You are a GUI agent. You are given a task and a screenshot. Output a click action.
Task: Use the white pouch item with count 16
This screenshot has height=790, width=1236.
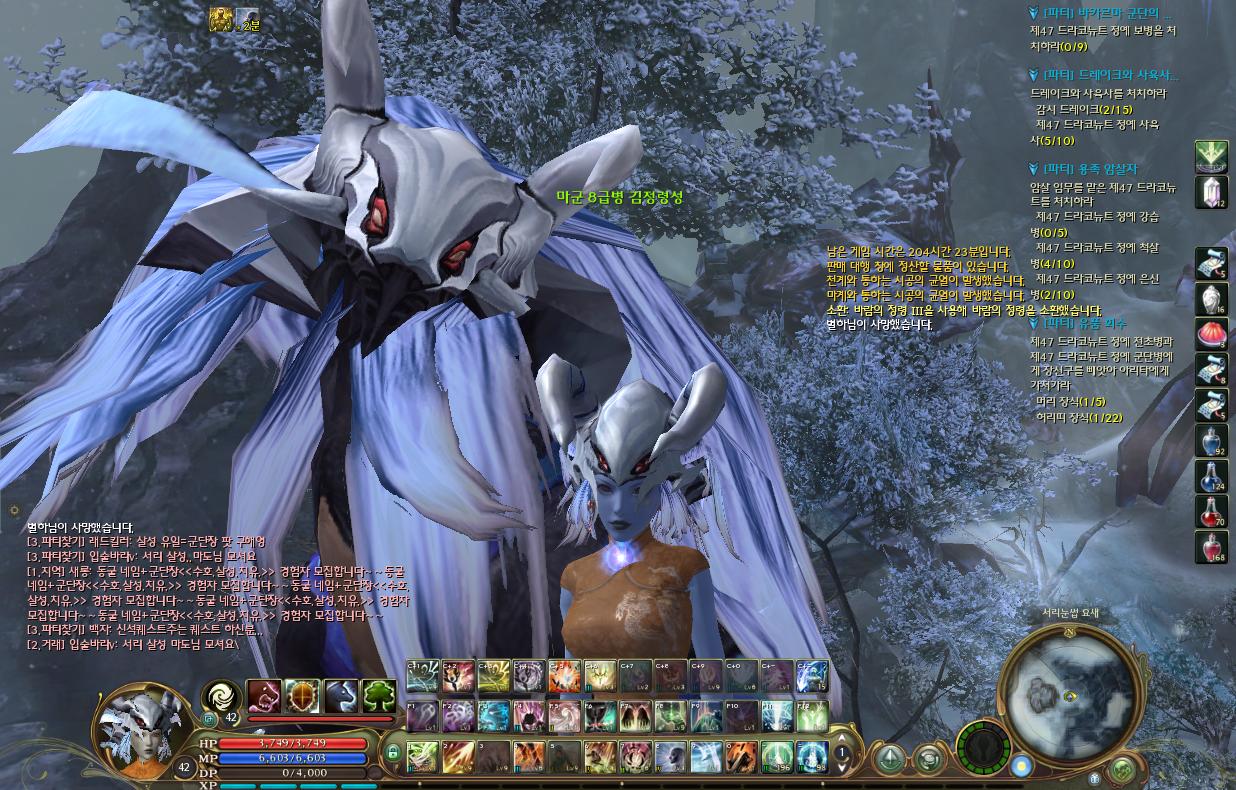(x=1211, y=298)
